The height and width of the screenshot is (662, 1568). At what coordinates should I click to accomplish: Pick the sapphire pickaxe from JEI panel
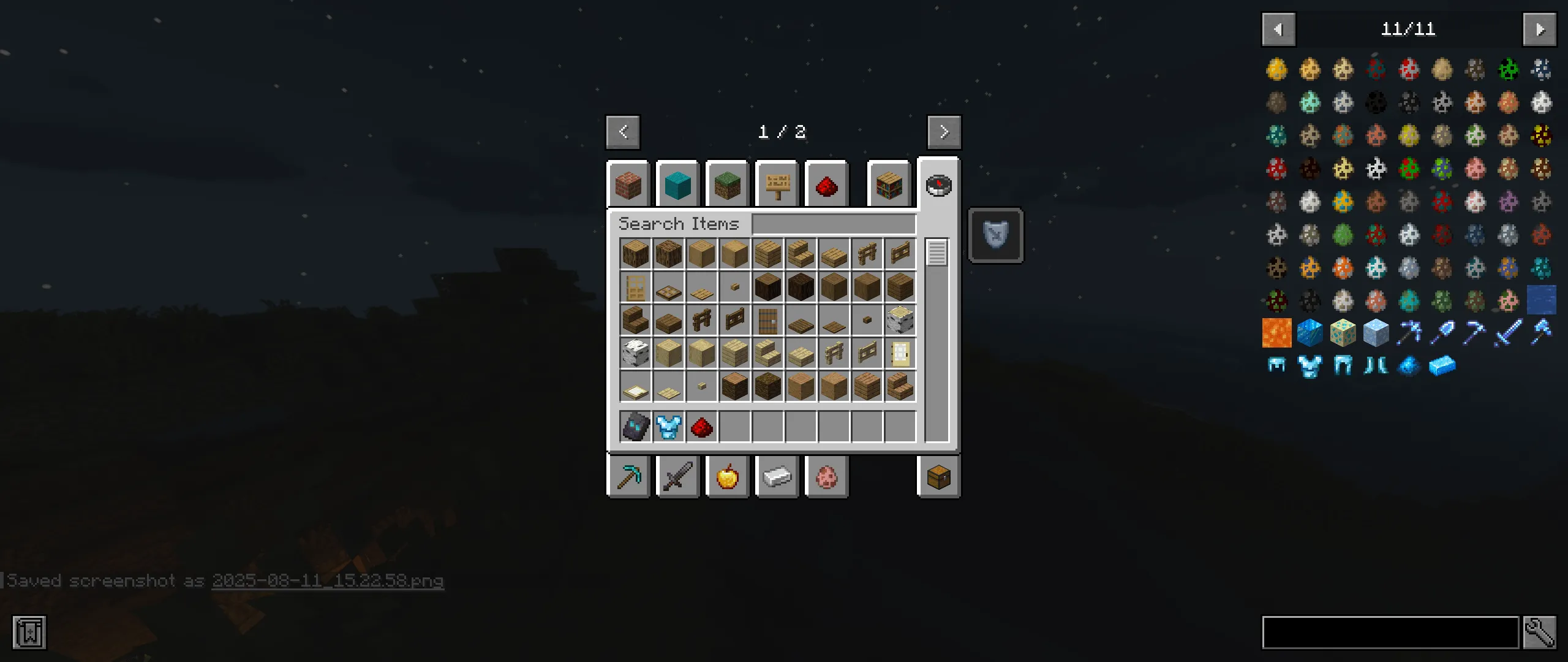[x=1411, y=332]
